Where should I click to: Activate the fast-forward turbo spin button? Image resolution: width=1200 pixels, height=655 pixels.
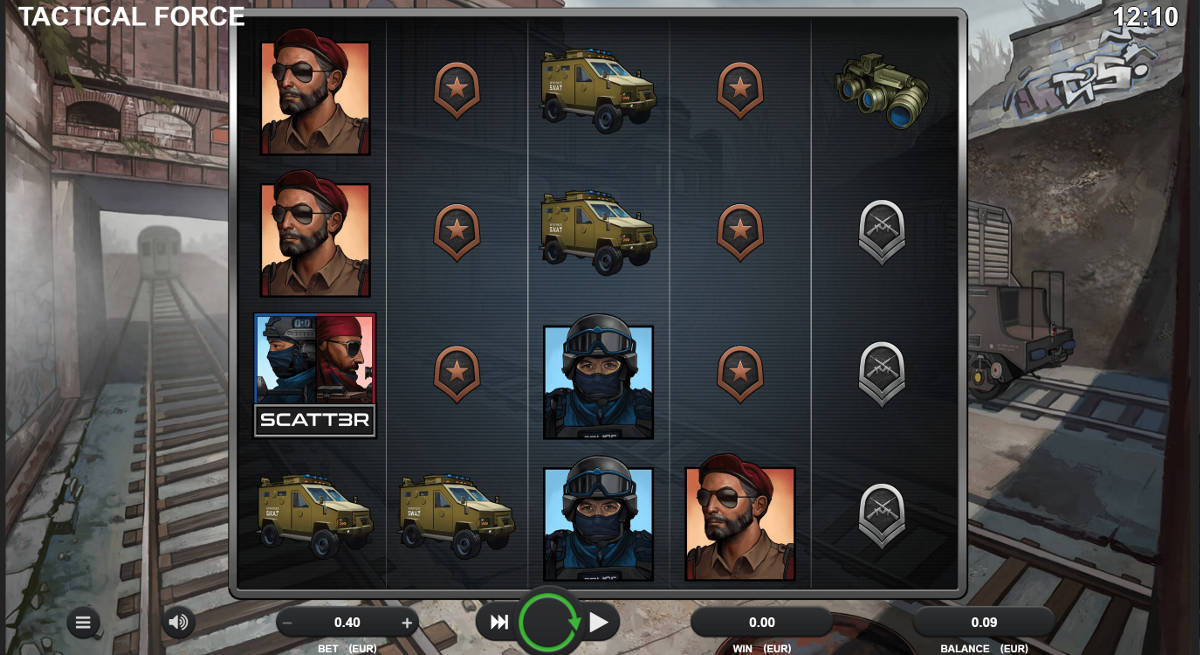pyautogui.click(x=498, y=623)
